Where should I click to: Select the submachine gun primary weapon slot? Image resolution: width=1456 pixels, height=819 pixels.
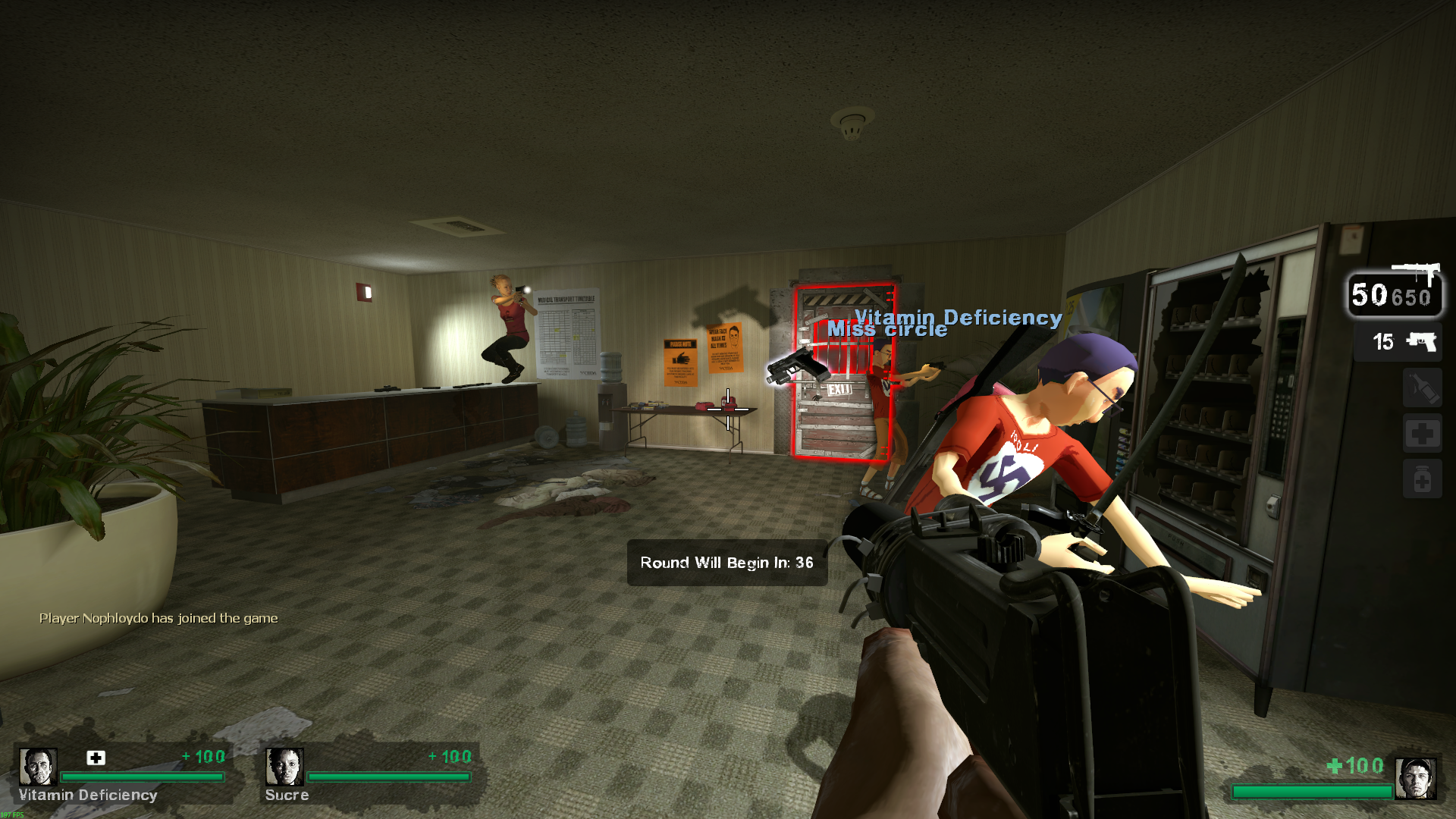pyautogui.click(x=1395, y=292)
